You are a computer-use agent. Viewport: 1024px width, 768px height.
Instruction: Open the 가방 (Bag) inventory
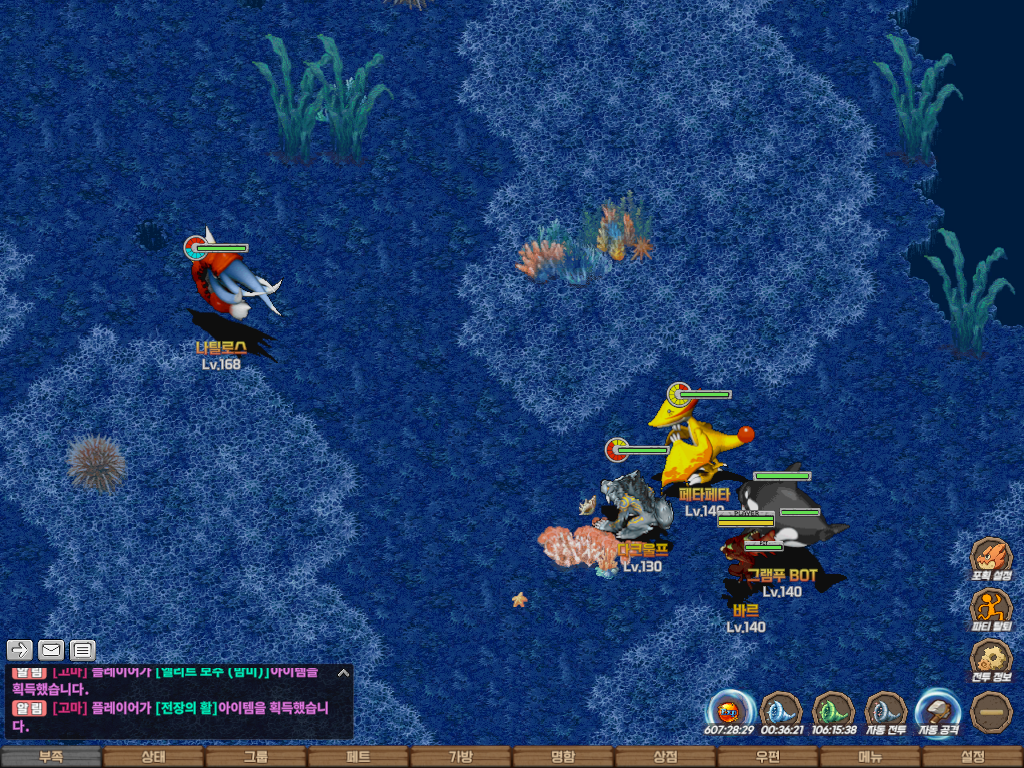(460, 757)
